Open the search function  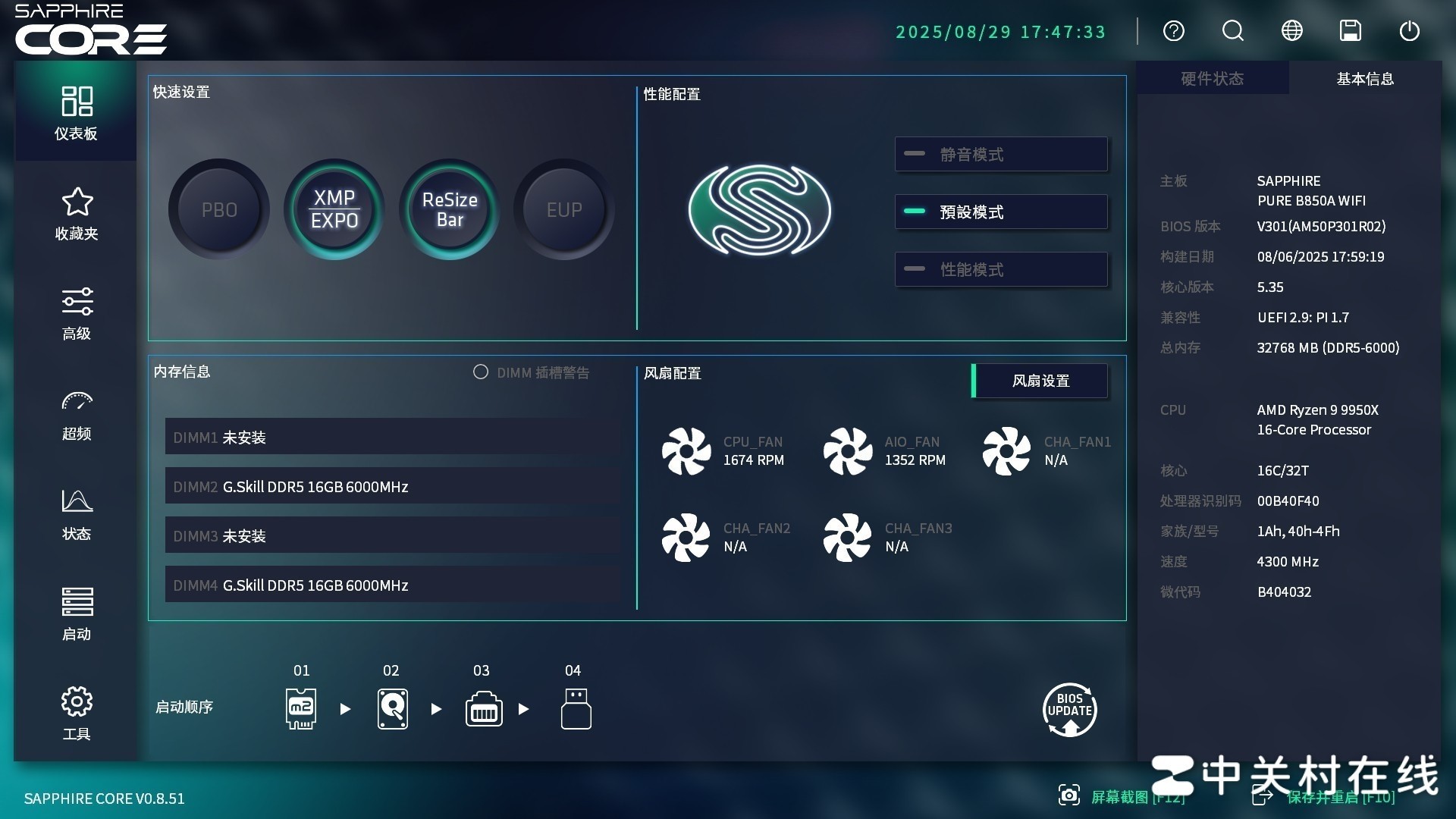[x=1232, y=31]
